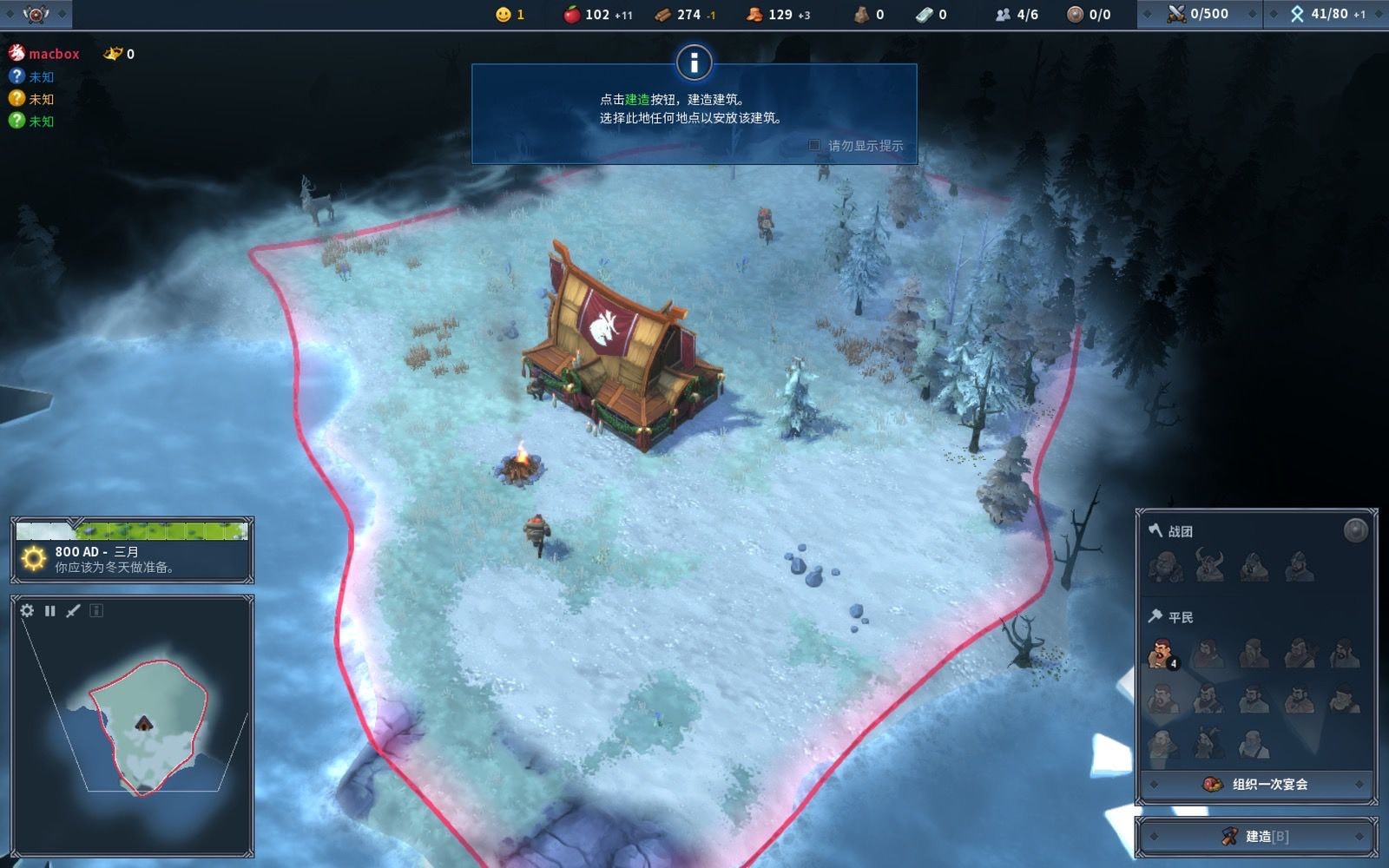Click the 4/6 population counter
1389x868 pixels.
click(1017, 14)
